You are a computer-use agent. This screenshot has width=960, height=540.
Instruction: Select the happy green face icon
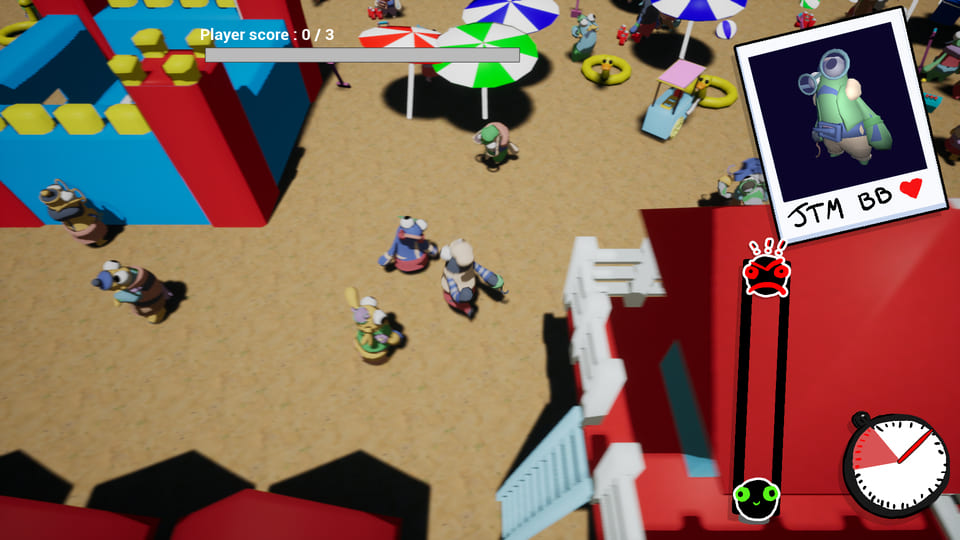click(756, 497)
